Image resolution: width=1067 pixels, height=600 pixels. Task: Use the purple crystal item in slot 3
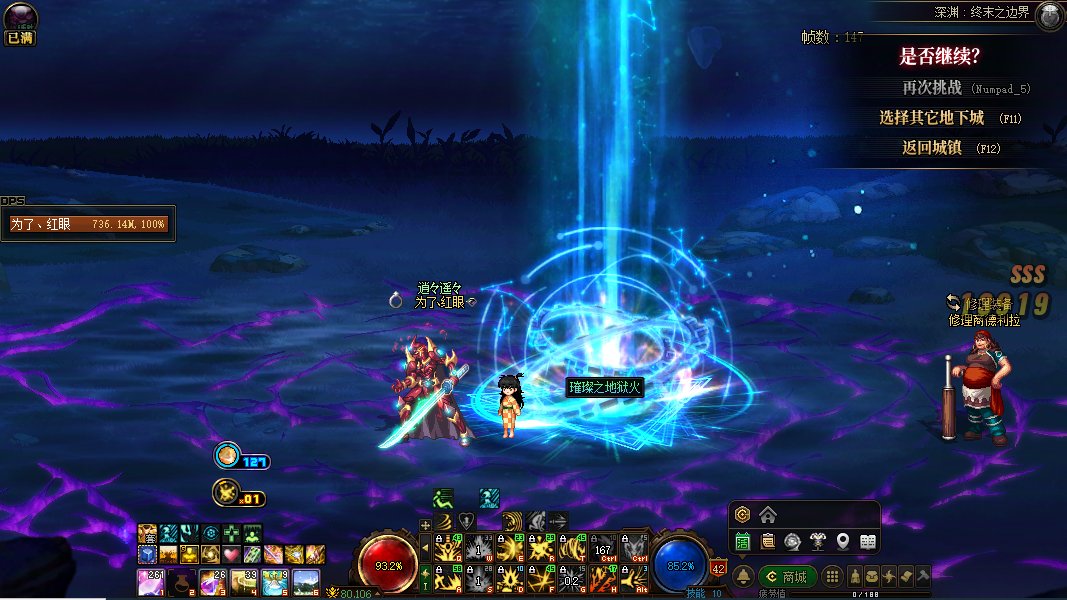[x=213, y=582]
